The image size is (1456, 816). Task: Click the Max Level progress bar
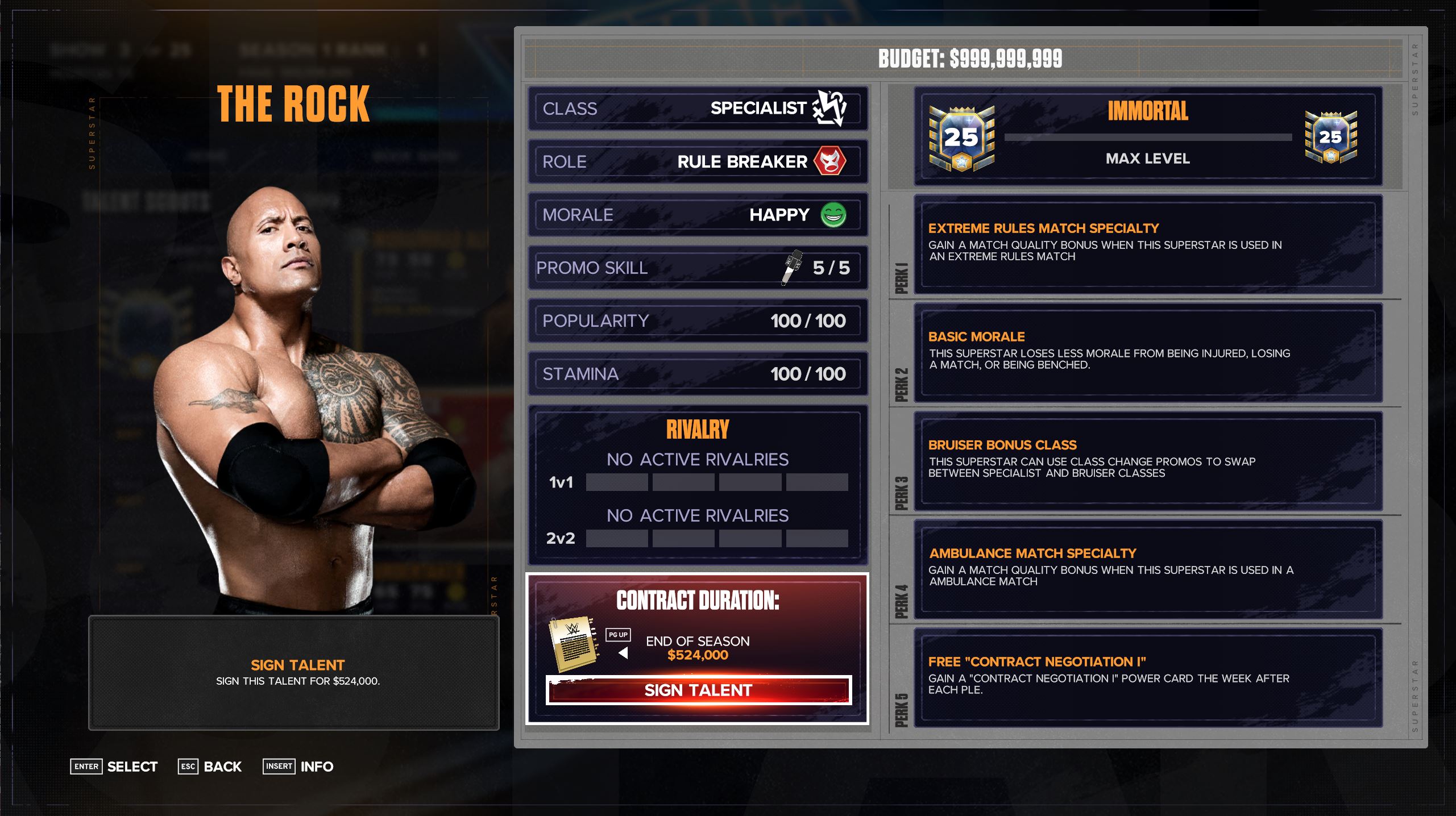point(1147,136)
